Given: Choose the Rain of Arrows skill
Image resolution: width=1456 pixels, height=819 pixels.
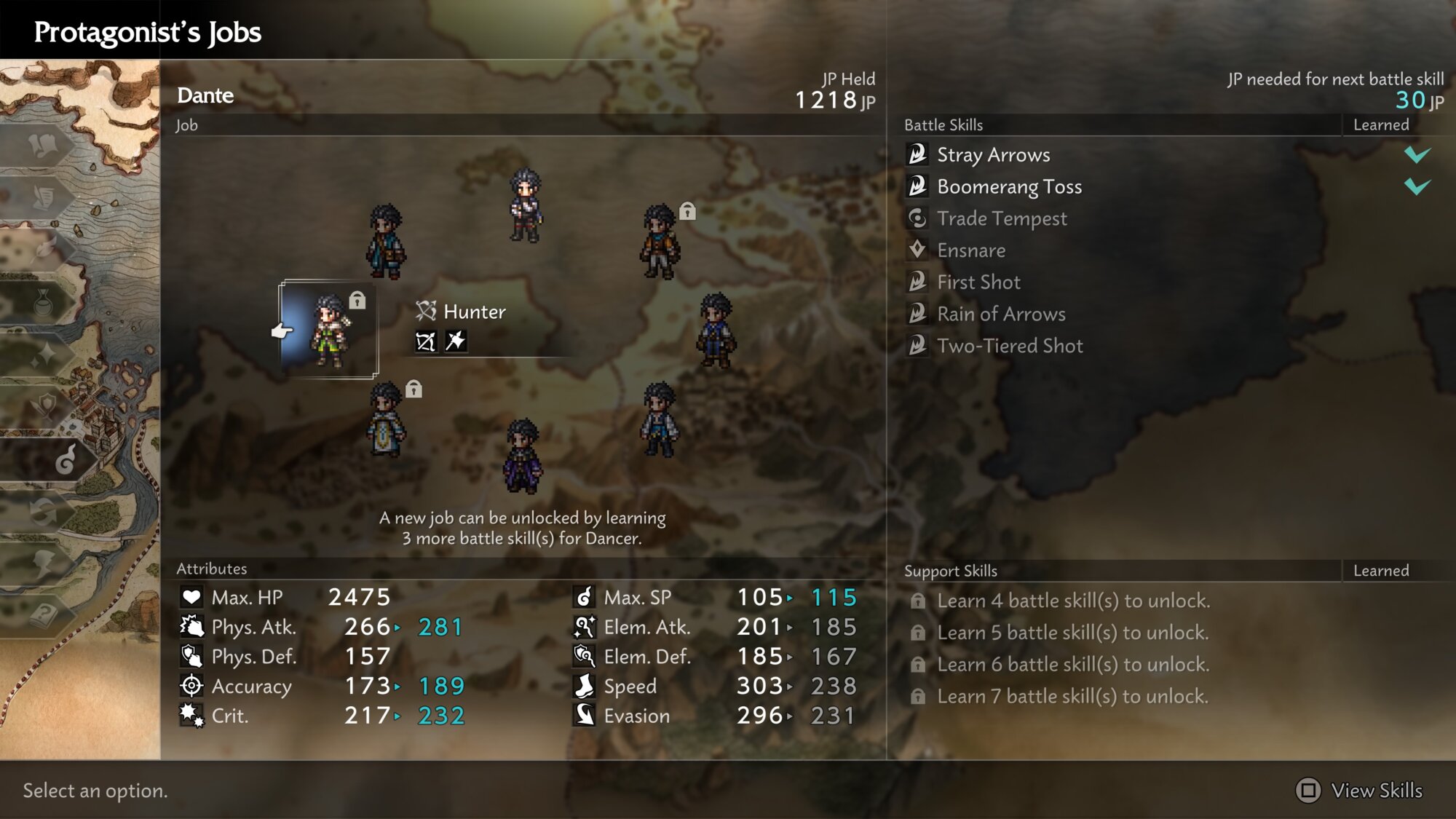Looking at the screenshot, I should pyautogui.click(x=1001, y=314).
